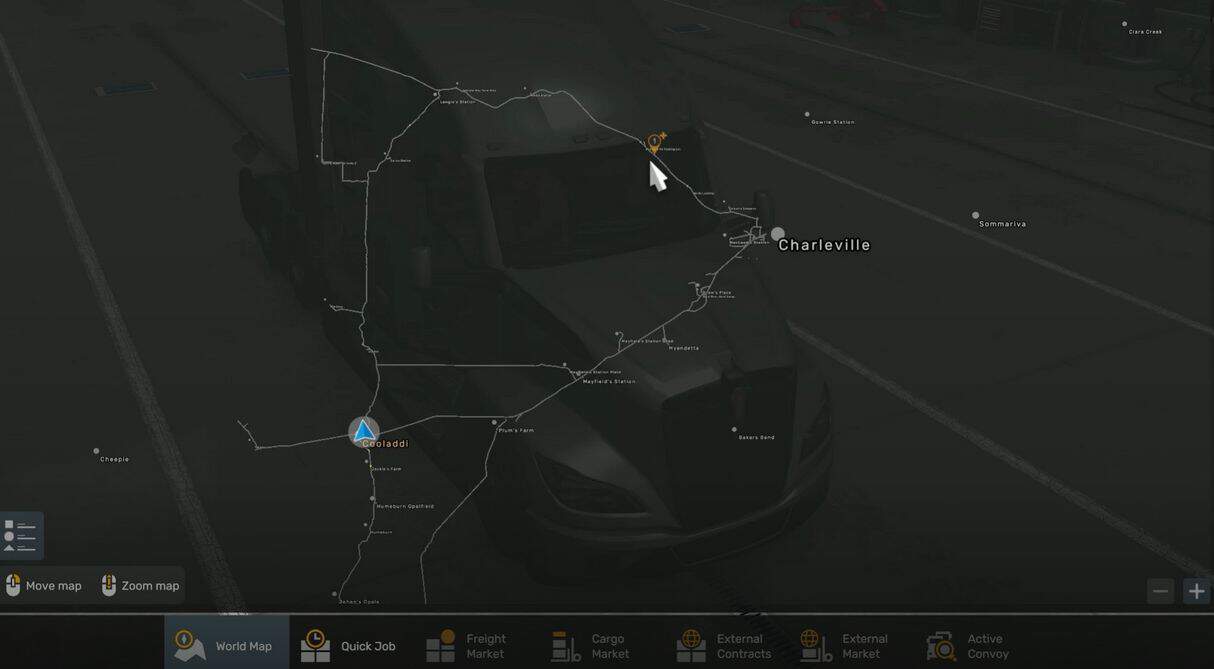1214x669 pixels.
Task: Select the orange quick job map marker
Action: coord(655,143)
